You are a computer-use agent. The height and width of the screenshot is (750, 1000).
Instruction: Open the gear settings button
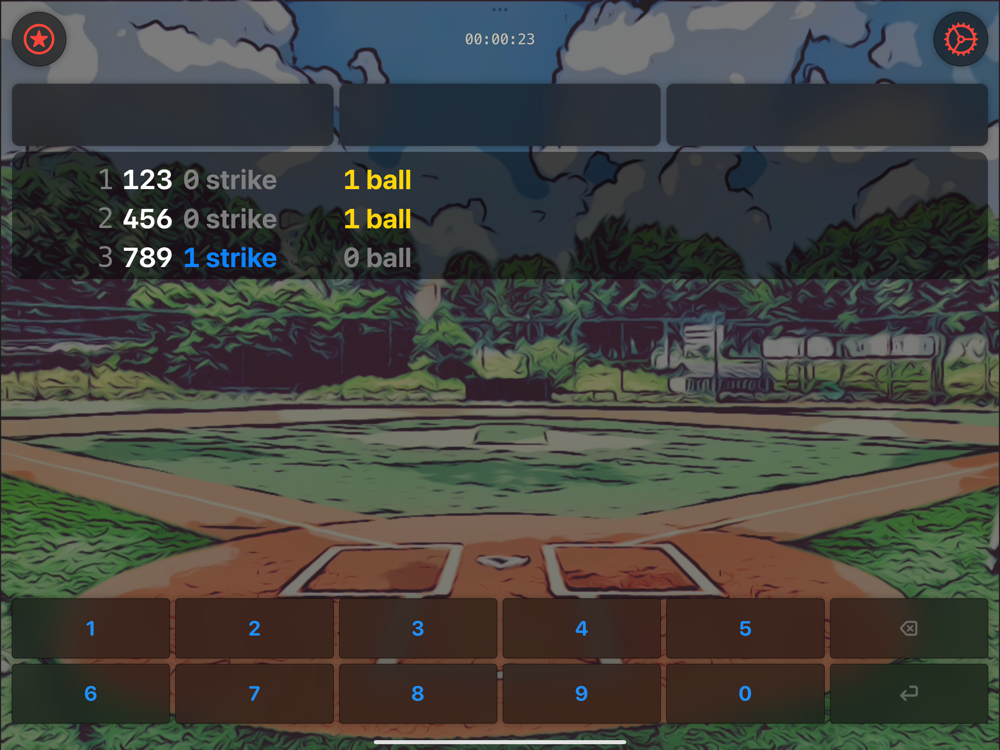960,40
